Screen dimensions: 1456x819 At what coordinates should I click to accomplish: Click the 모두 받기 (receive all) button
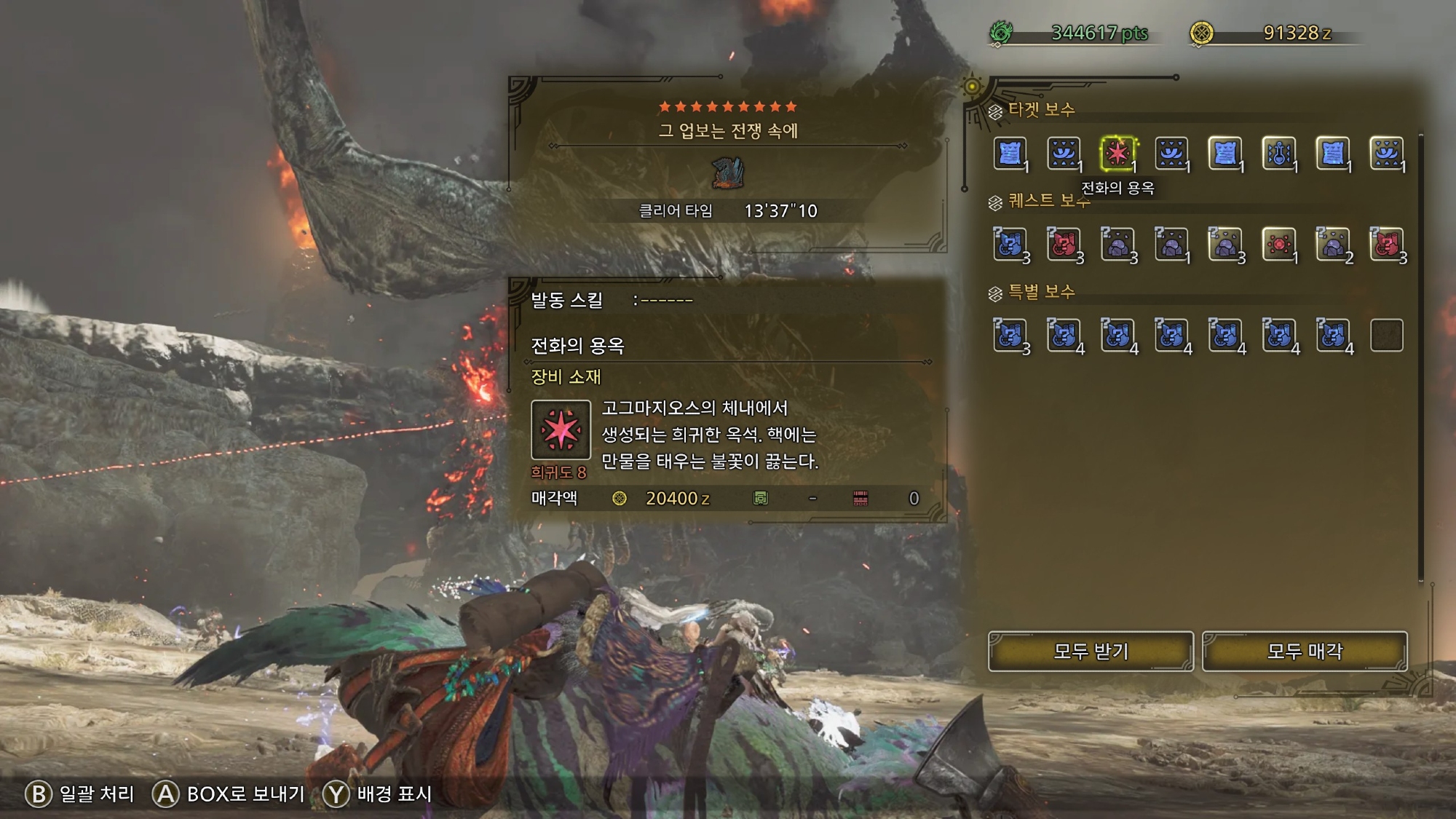click(x=1090, y=651)
